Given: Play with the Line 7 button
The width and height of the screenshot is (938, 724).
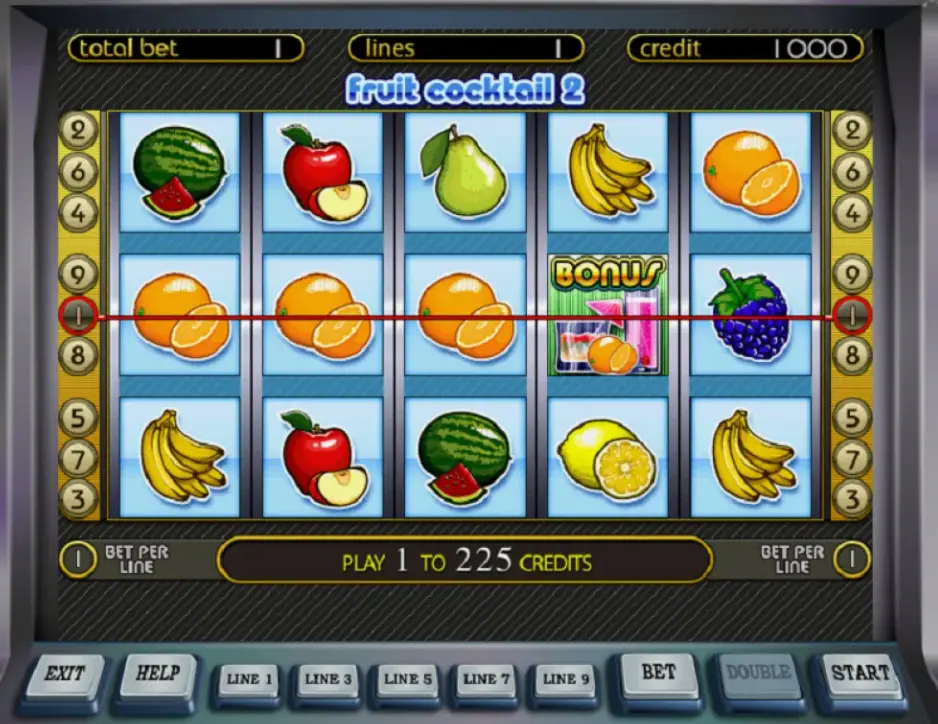Looking at the screenshot, I should (487, 680).
